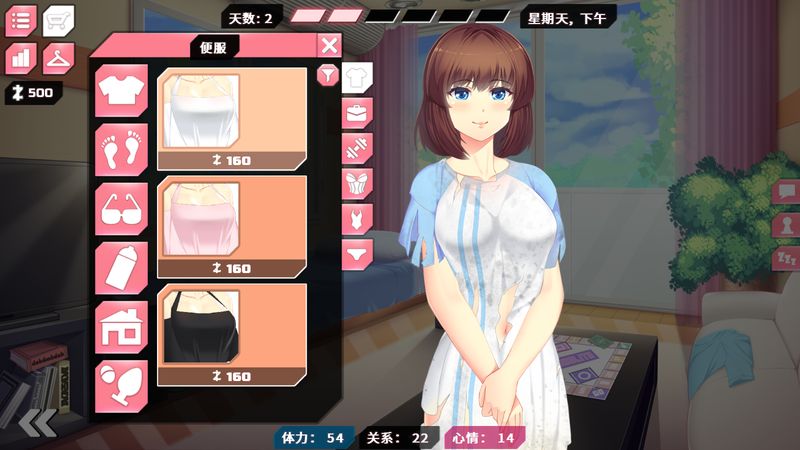Image resolution: width=800 pixels, height=450 pixels.
Task: Close the 便服 shop panel
Action: pyautogui.click(x=329, y=45)
